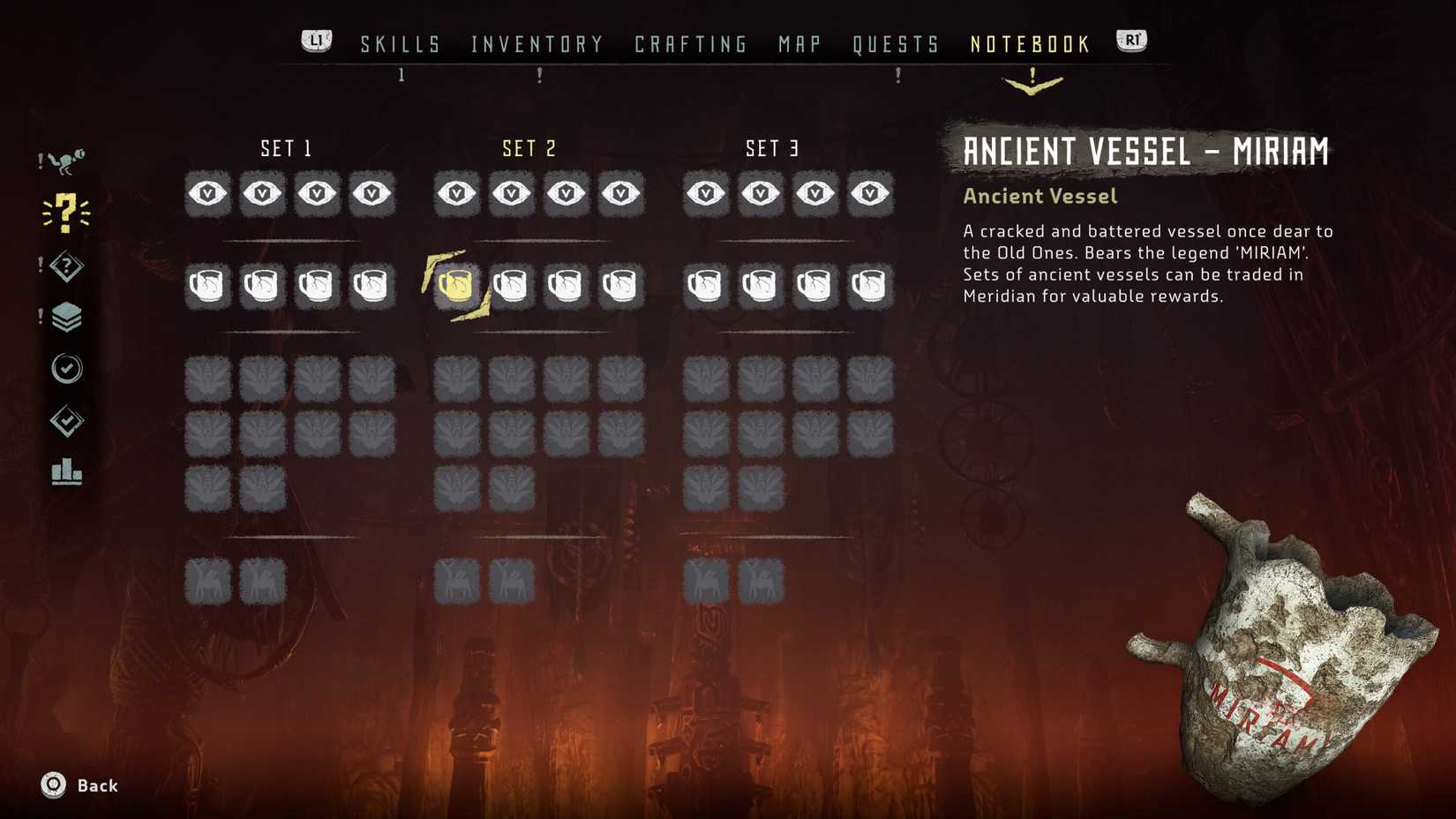Select the first white vessel in Set 1
This screenshot has width=1456, height=819.
tap(206, 284)
